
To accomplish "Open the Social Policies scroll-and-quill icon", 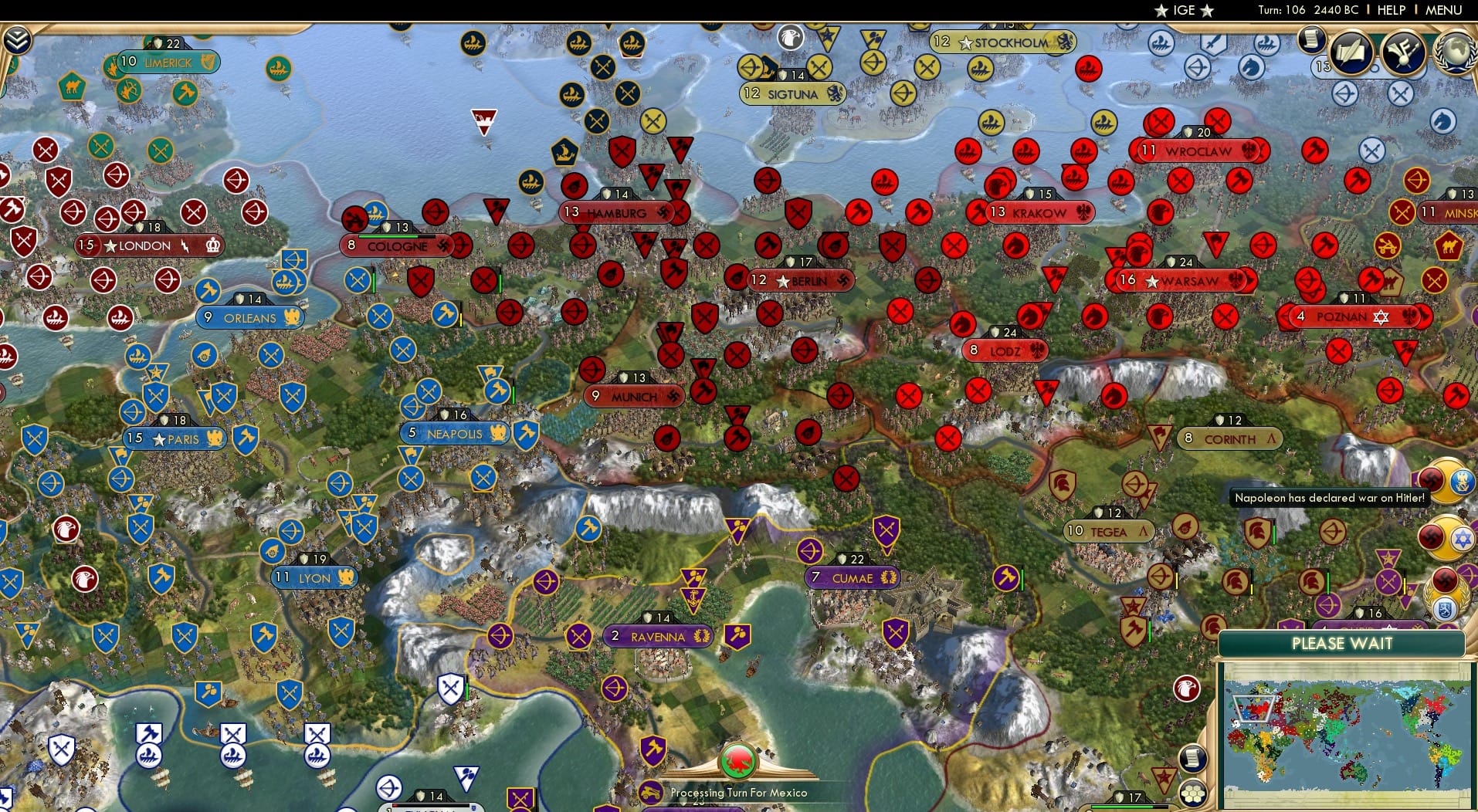I will pos(1350,54).
